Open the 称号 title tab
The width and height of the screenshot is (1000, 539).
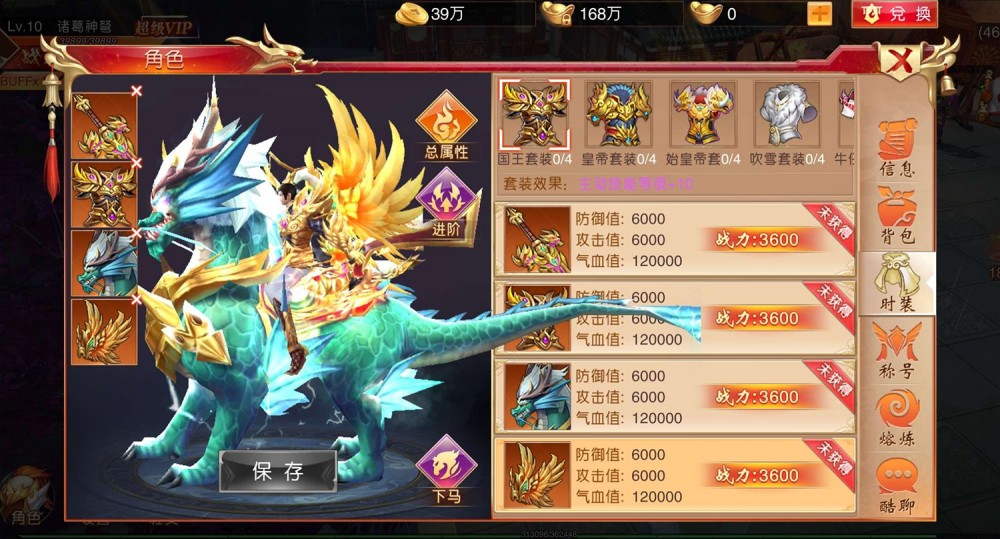(896, 351)
